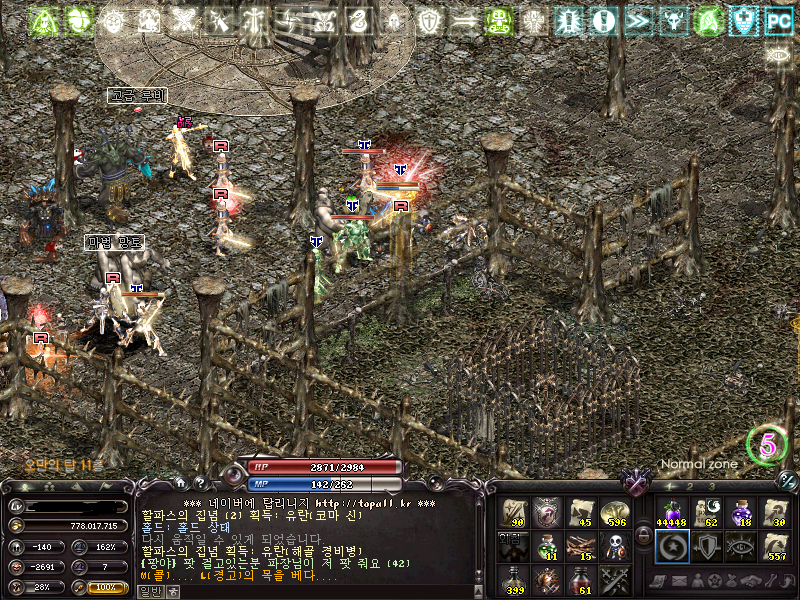Open the mail envelope menu icon
This screenshot has width=800, height=600.
pyautogui.click(x=680, y=582)
